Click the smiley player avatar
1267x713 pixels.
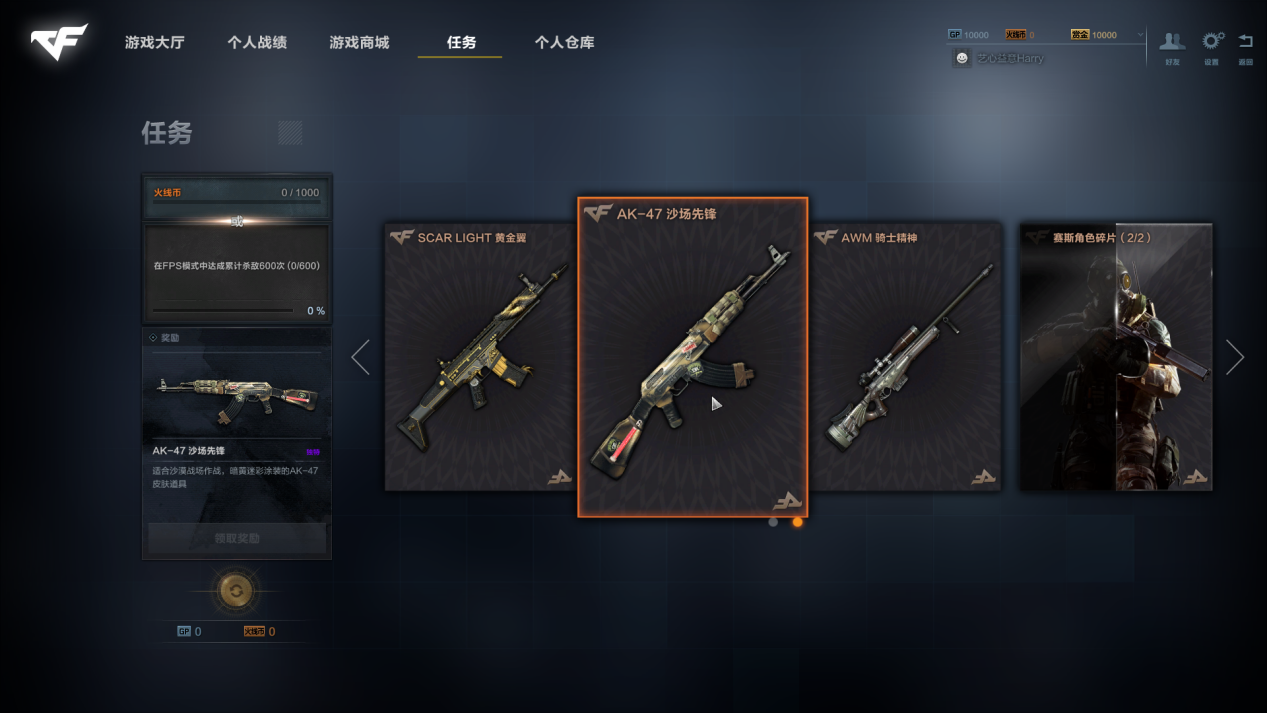point(962,59)
